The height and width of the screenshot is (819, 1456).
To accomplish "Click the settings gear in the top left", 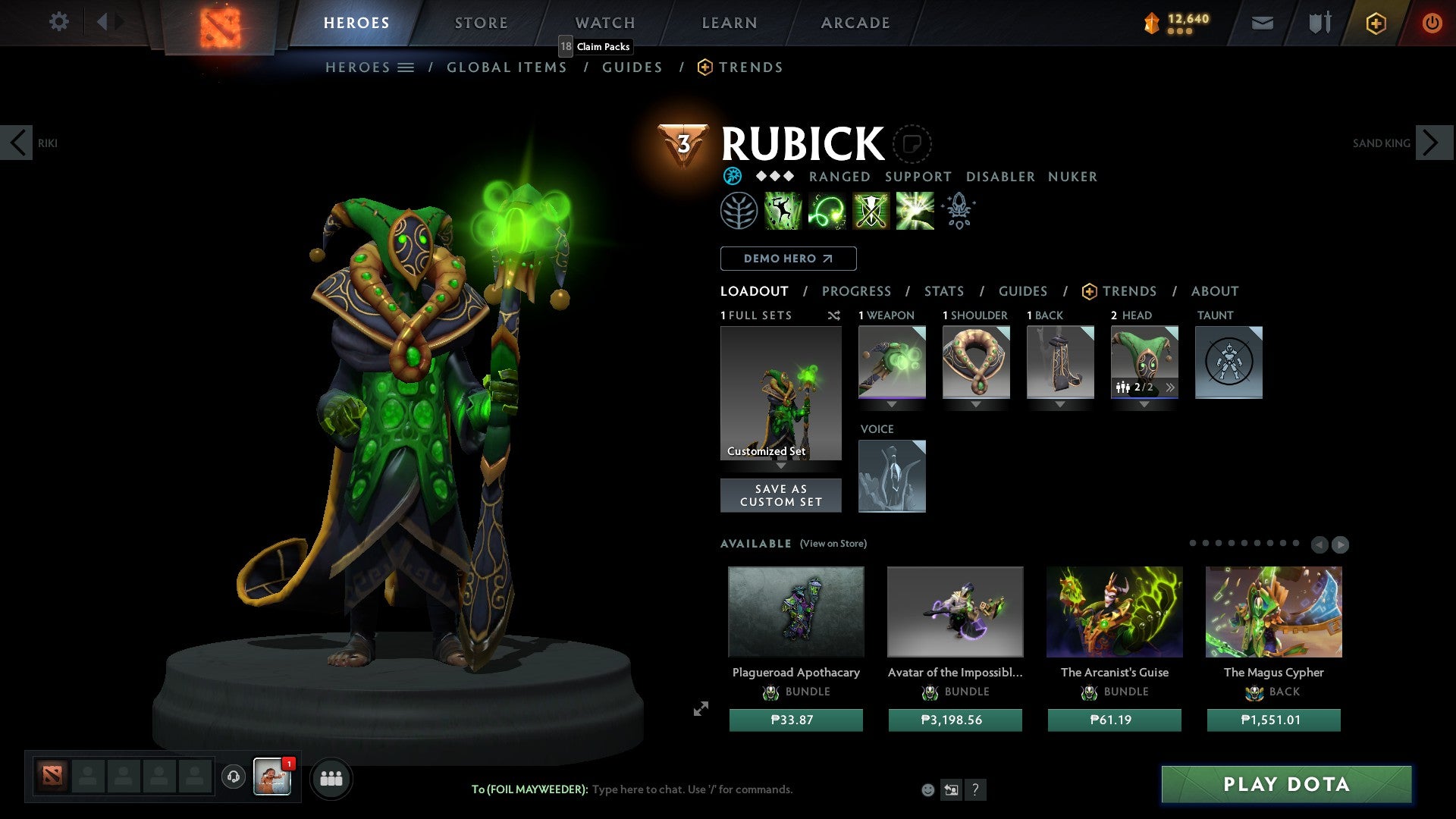I will click(x=58, y=22).
